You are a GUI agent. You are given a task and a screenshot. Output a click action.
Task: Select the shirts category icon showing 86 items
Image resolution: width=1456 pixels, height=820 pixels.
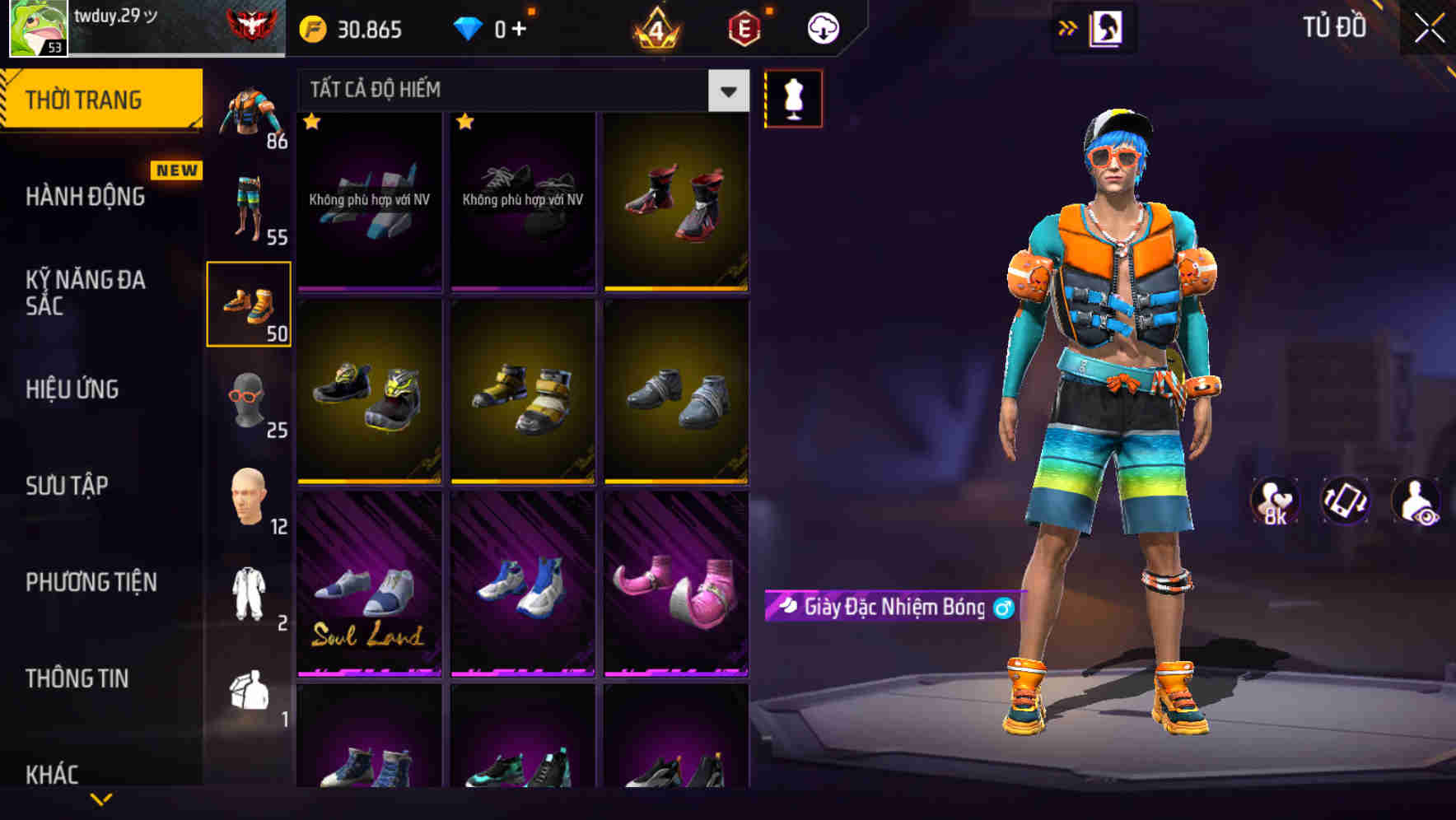point(250,111)
